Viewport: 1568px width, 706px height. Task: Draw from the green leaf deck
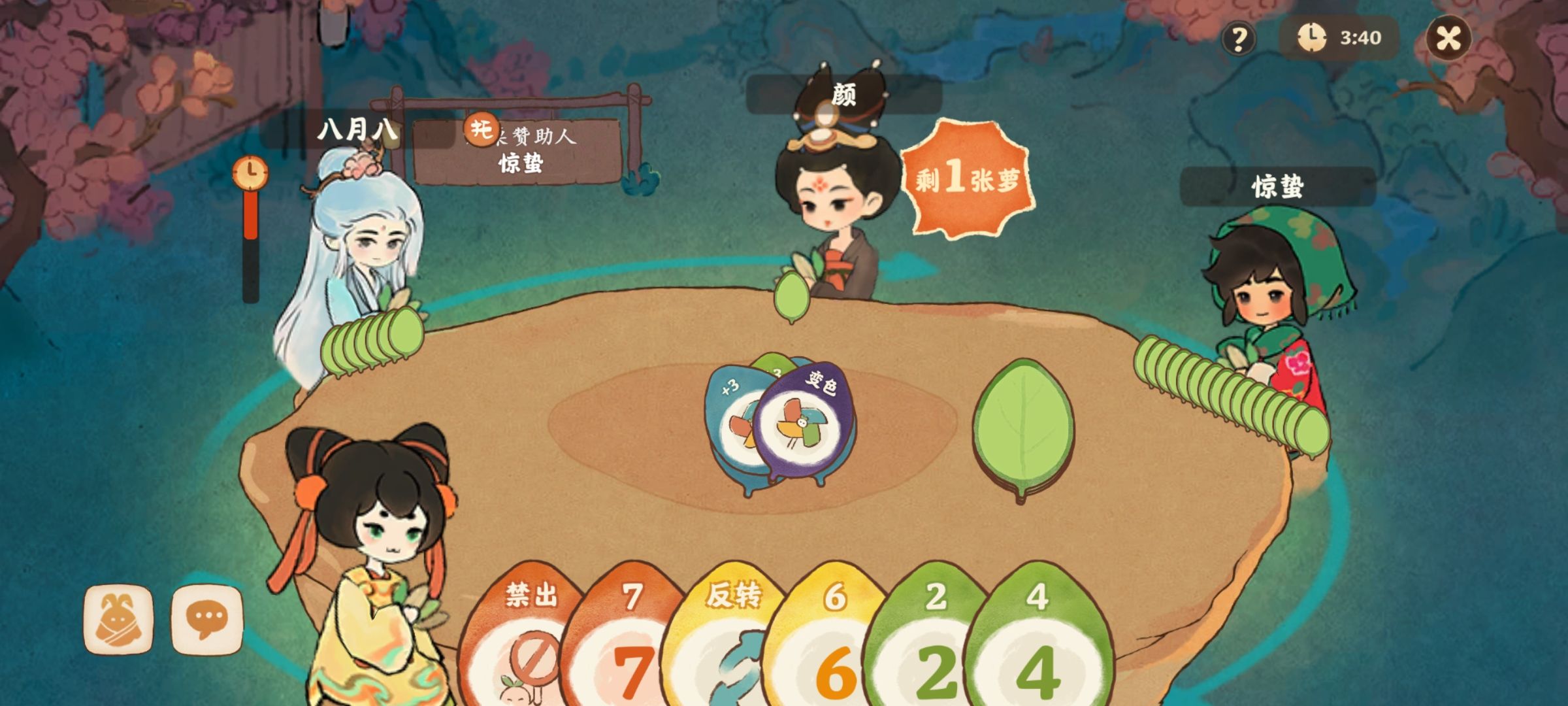(1023, 428)
